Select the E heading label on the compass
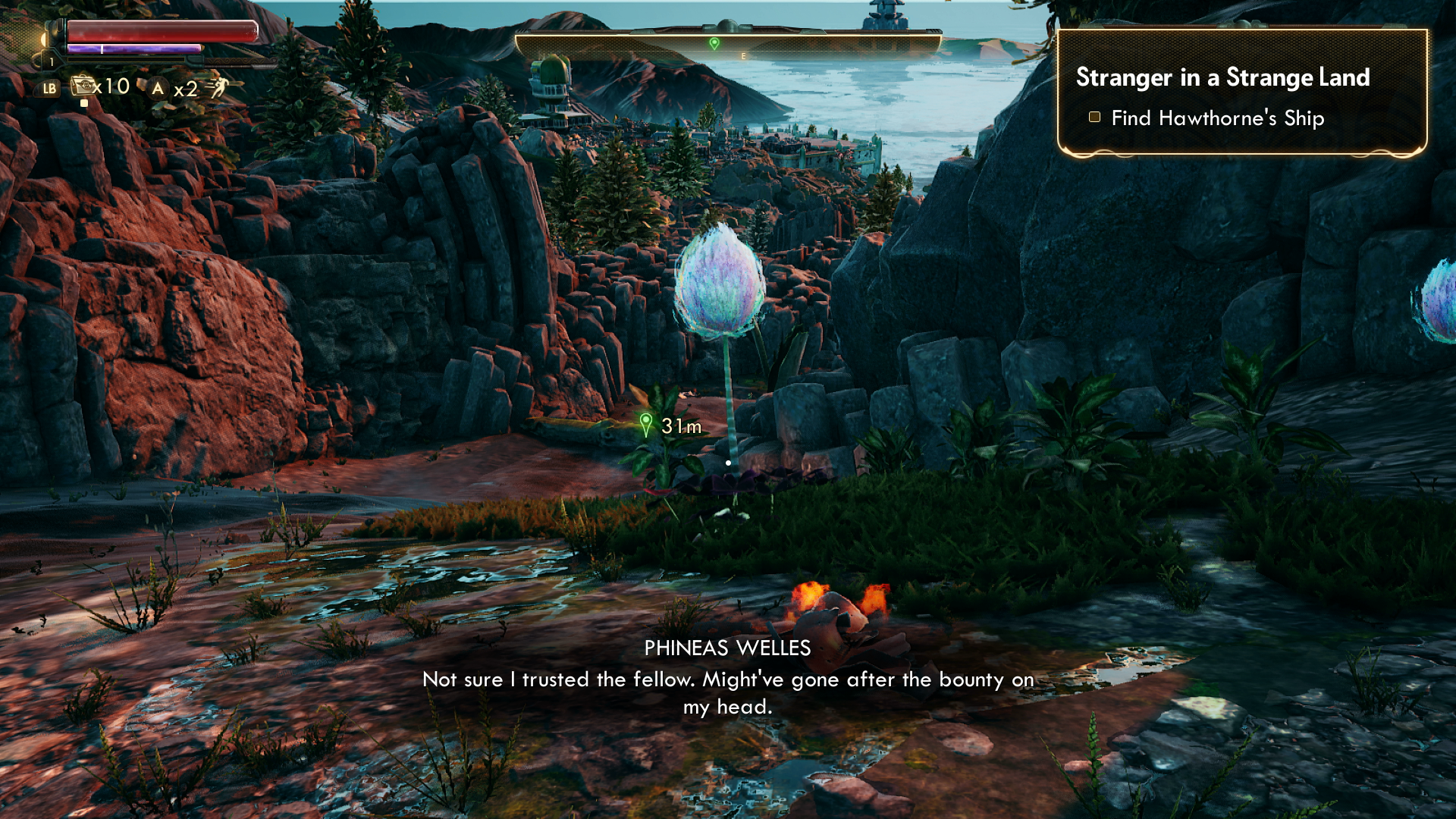This screenshot has height=819, width=1456. [742, 55]
